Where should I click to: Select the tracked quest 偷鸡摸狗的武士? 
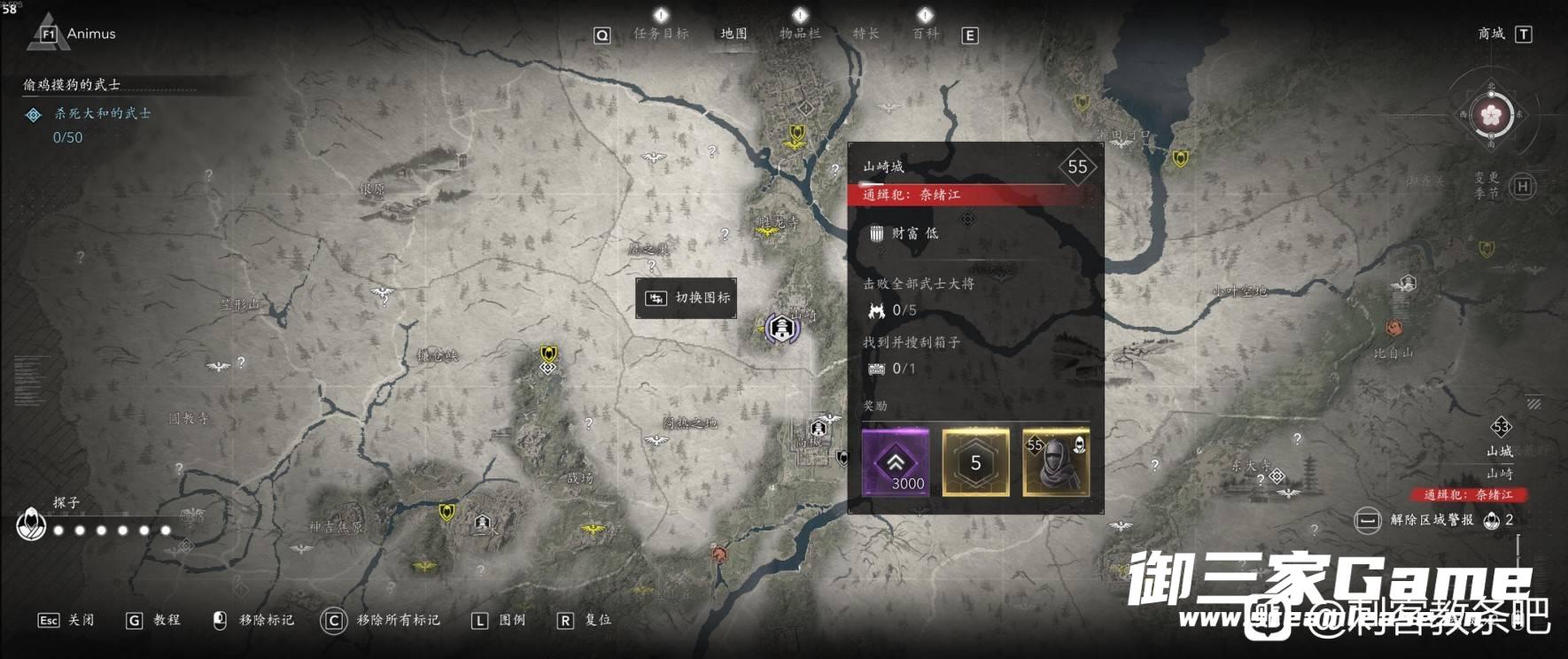(x=73, y=85)
